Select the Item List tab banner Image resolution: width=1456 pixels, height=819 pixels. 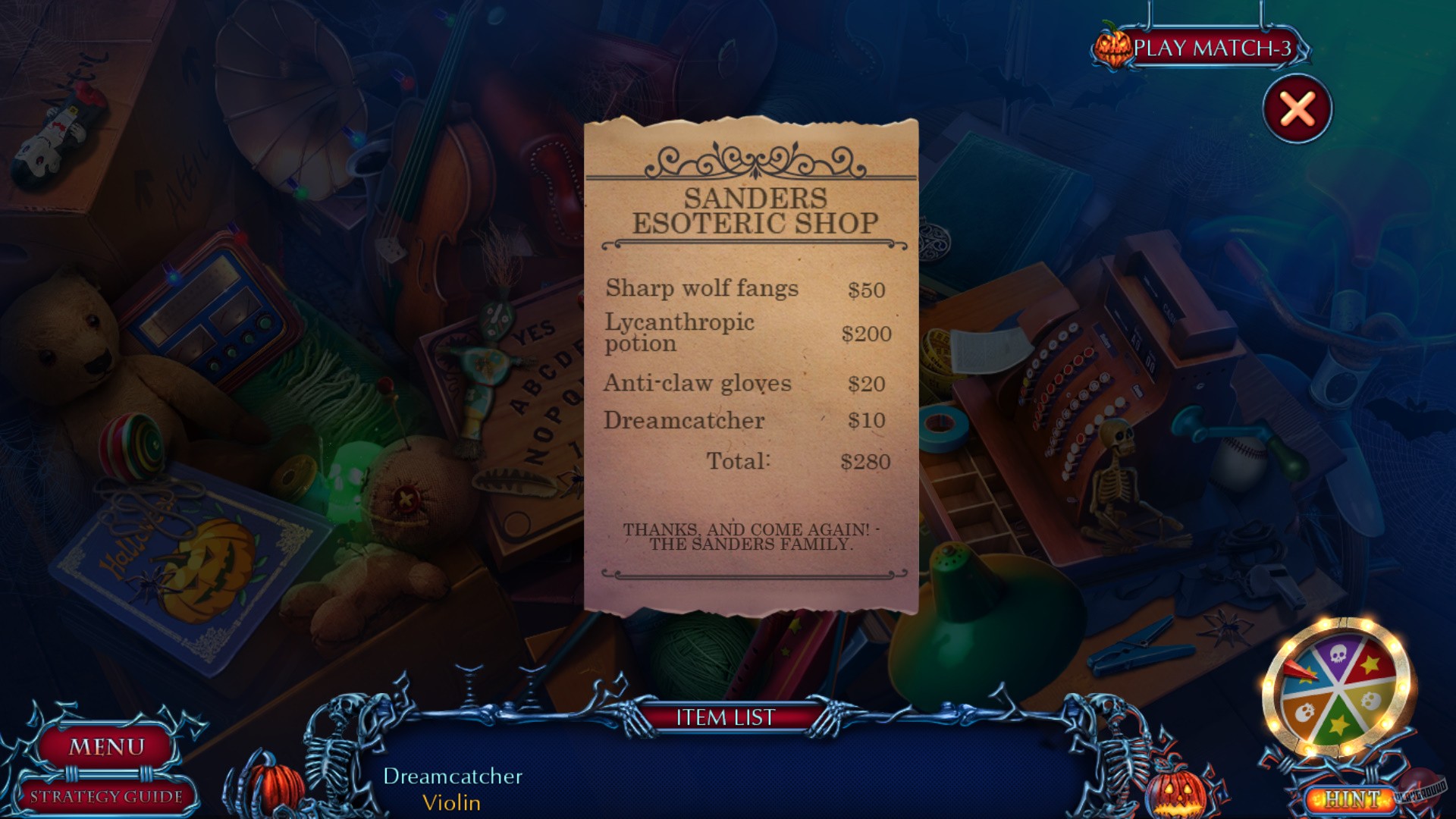point(726,717)
